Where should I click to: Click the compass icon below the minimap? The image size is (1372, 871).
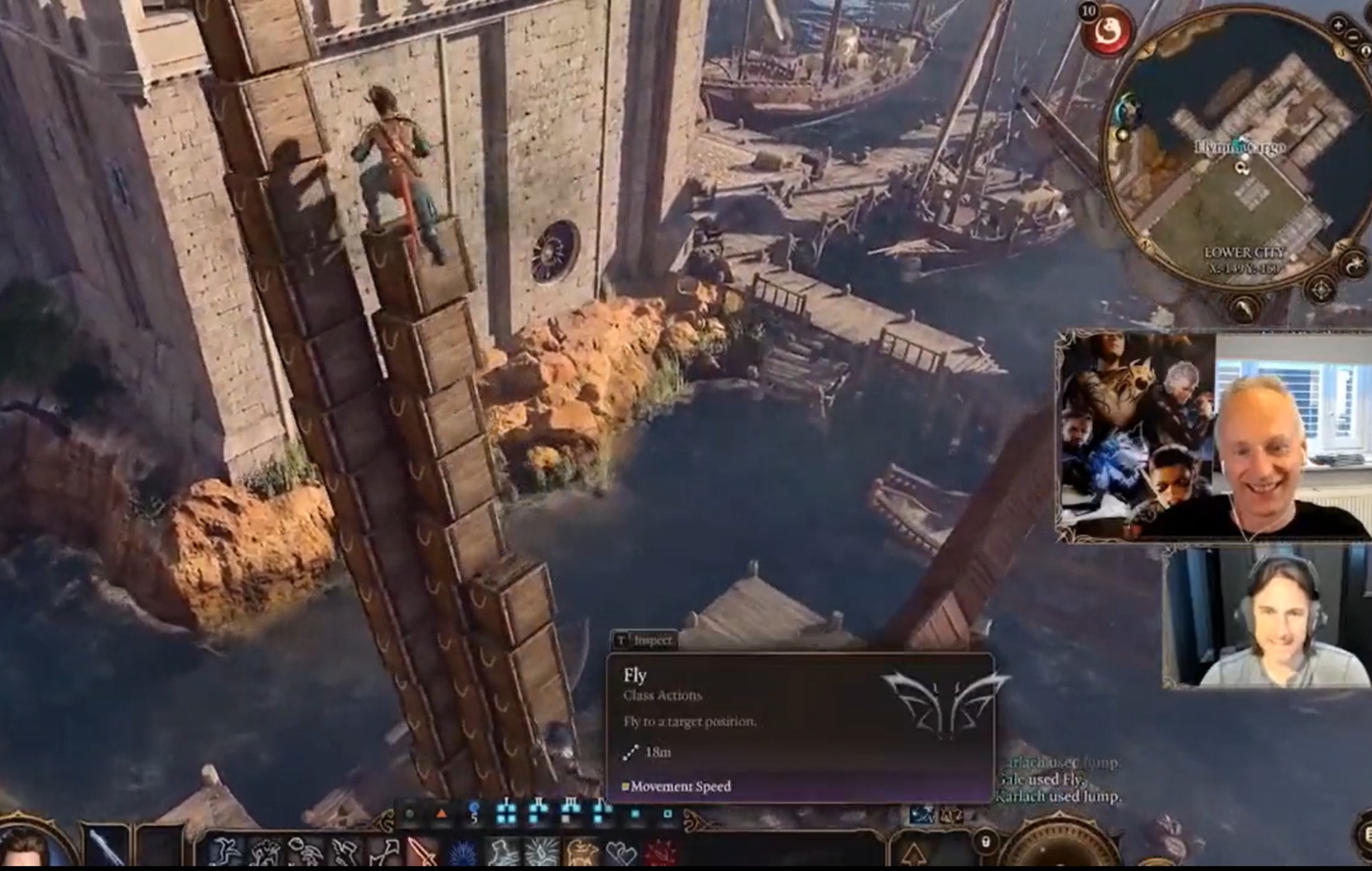(x=1321, y=288)
